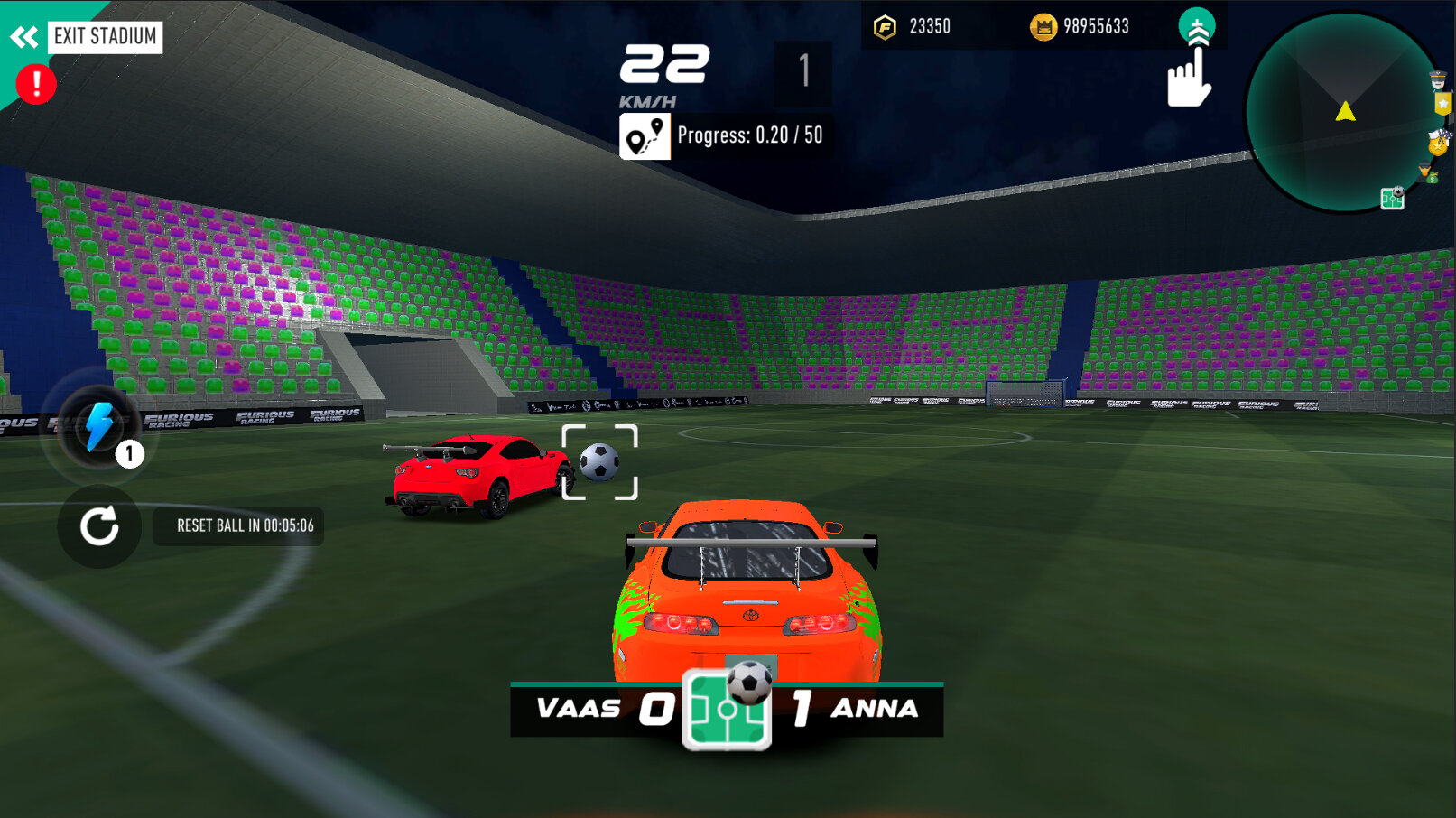Click the Exit Stadium button
Image resolution: width=1456 pixels, height=818 pixels.
pos(104,37)
